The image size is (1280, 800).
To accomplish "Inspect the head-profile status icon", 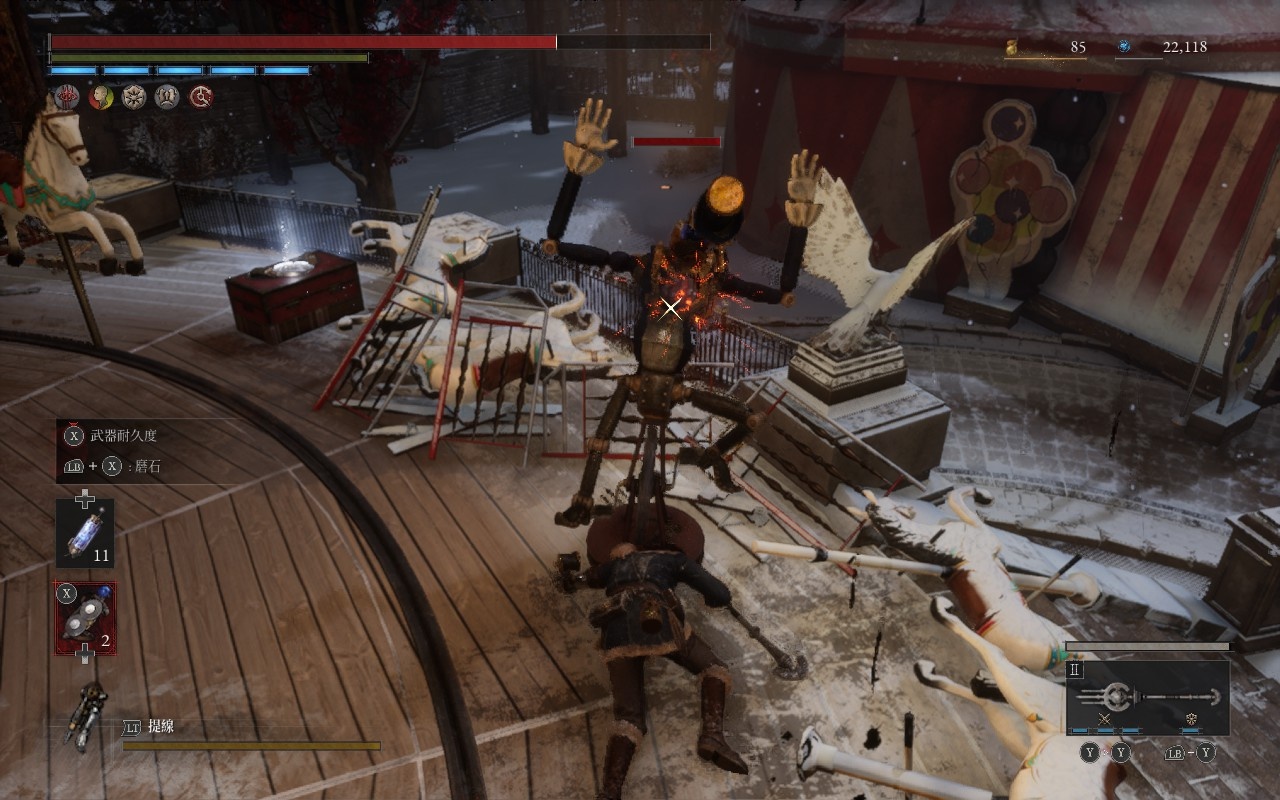I will coord(101,97).
